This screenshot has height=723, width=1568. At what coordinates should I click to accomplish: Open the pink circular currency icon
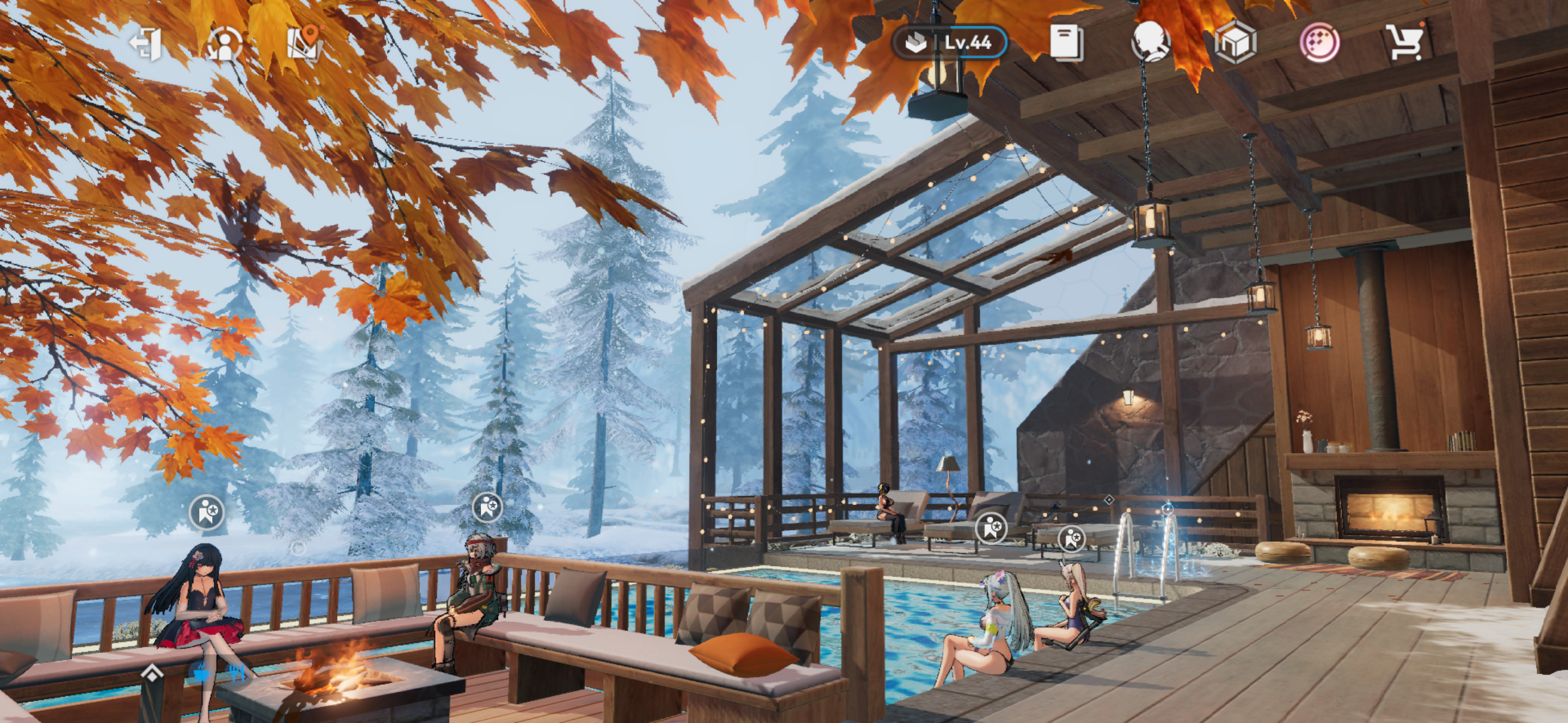(1320, 43)
